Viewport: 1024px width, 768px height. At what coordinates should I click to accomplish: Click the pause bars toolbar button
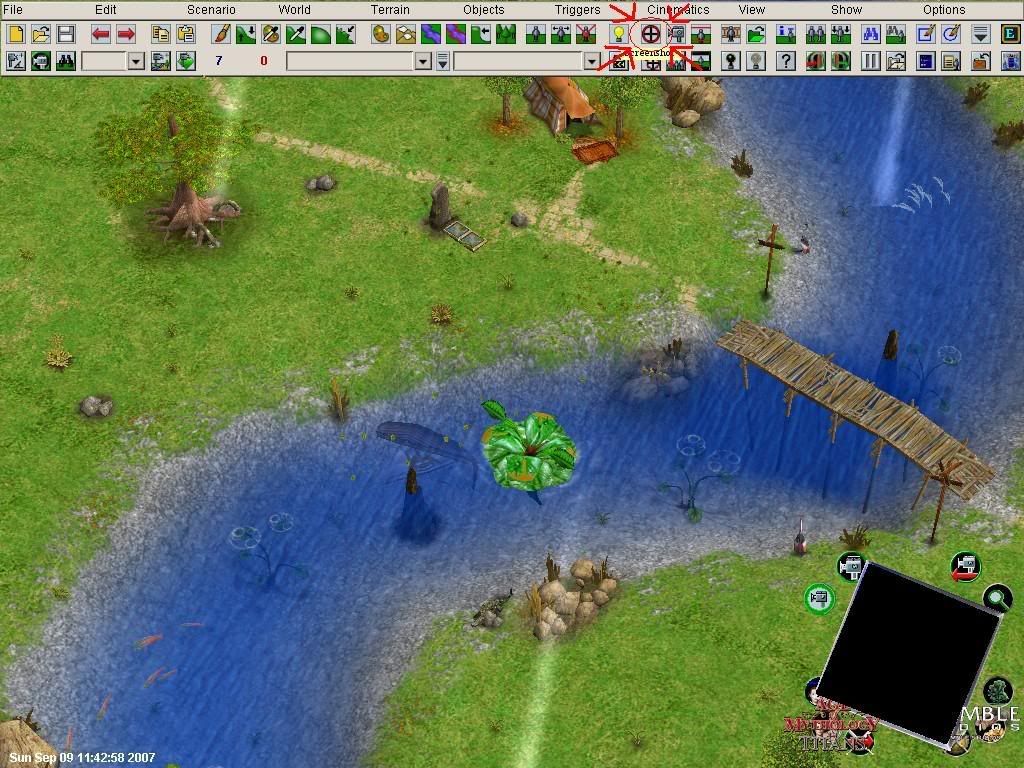tap(871, 61)
